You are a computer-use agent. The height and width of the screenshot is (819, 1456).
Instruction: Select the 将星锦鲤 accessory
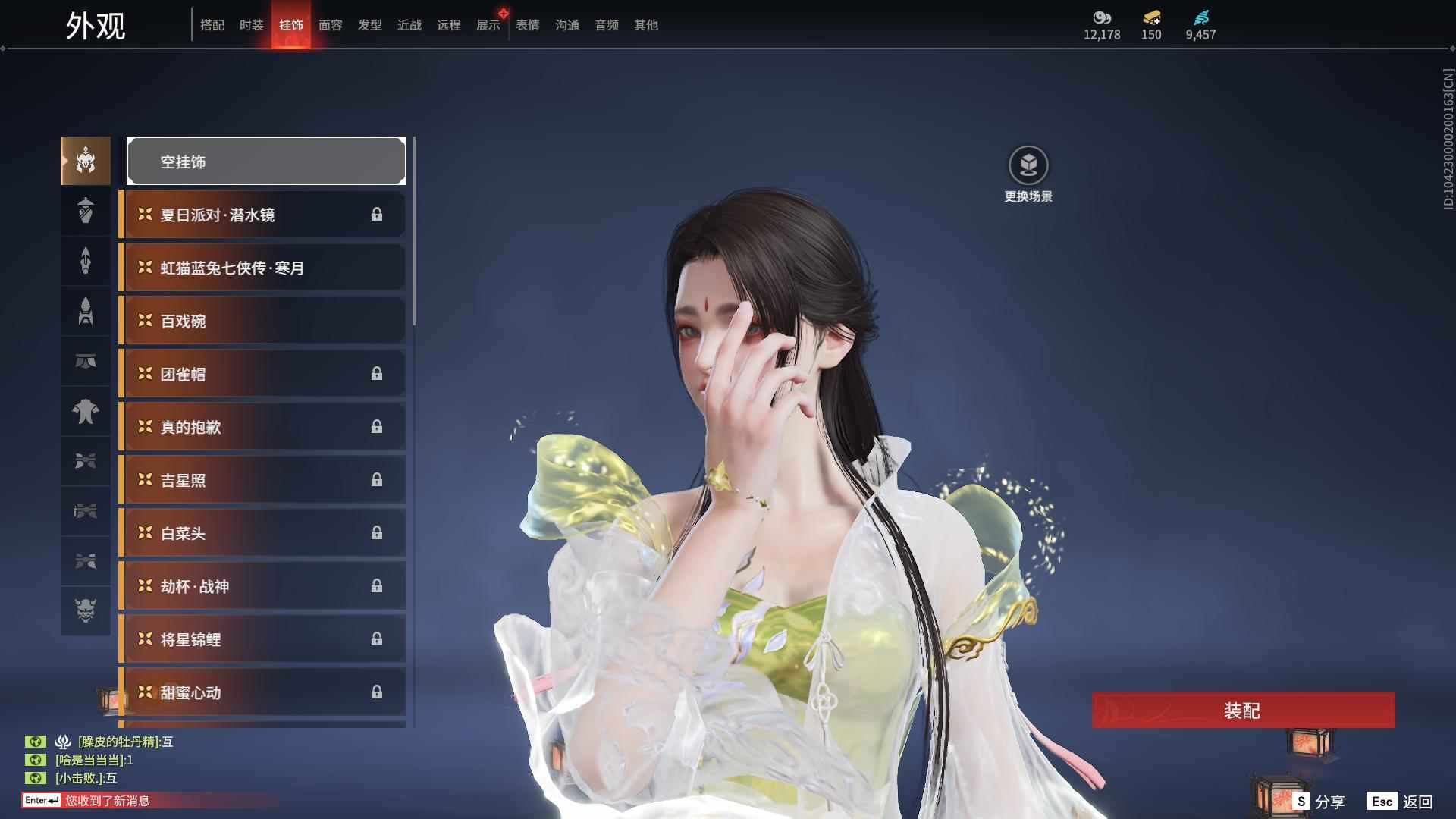[262, 639]
